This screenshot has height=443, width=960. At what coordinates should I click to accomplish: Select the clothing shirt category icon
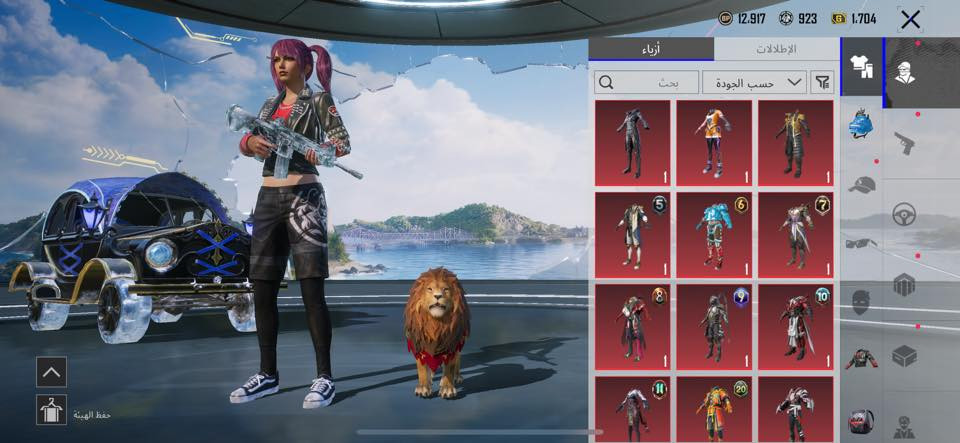861,66
